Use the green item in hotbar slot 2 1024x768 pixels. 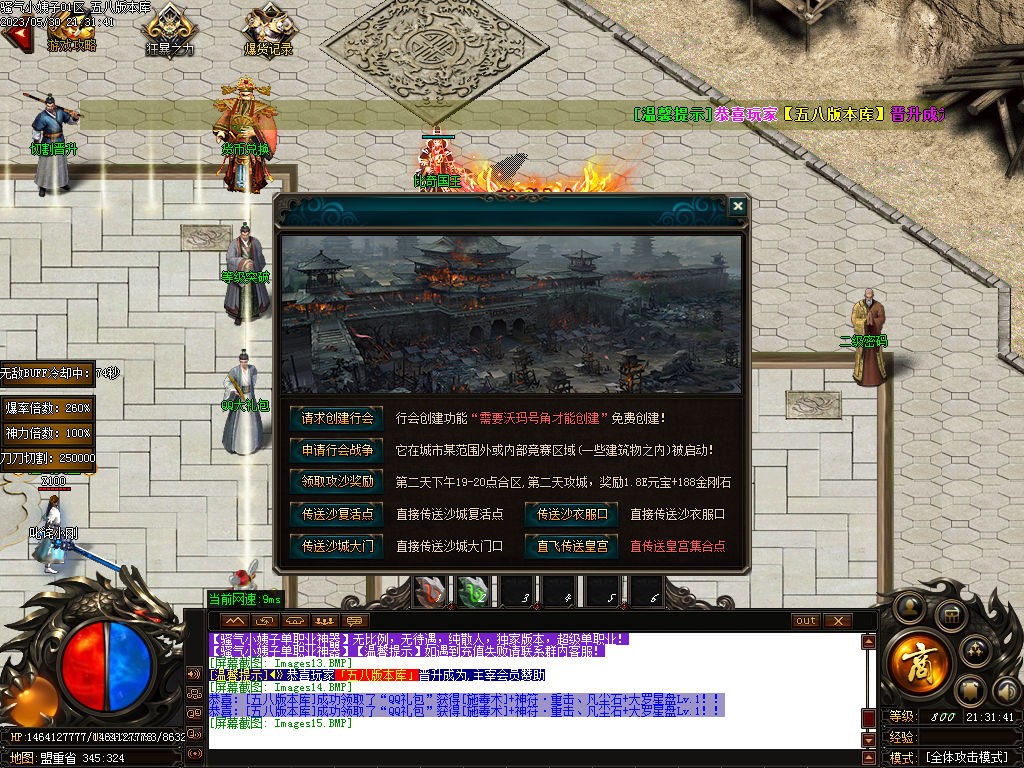[x=473, y=593]
